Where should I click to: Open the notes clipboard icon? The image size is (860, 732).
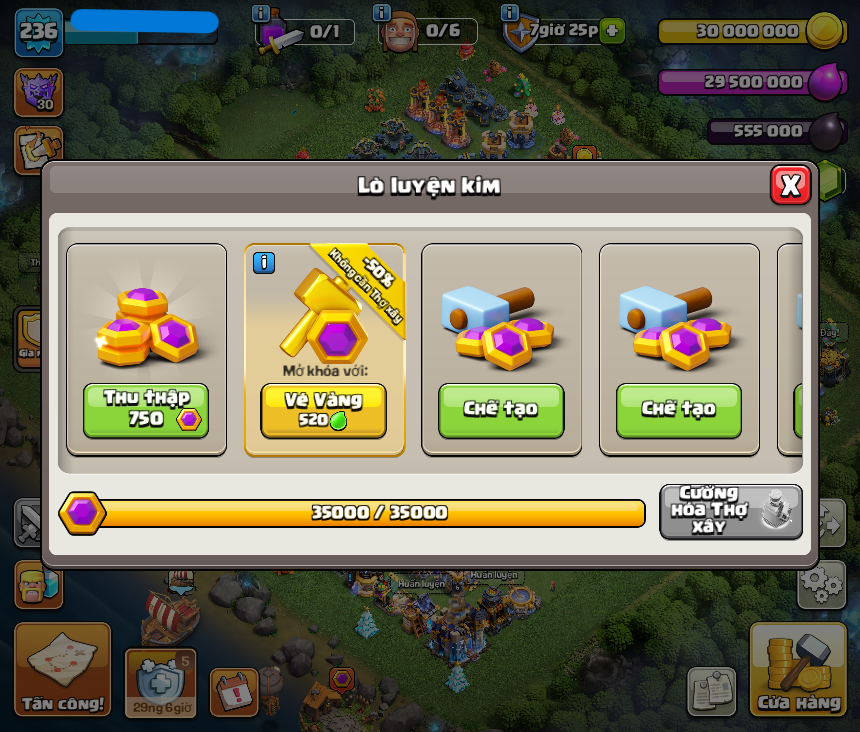click(x=711, y=691)
